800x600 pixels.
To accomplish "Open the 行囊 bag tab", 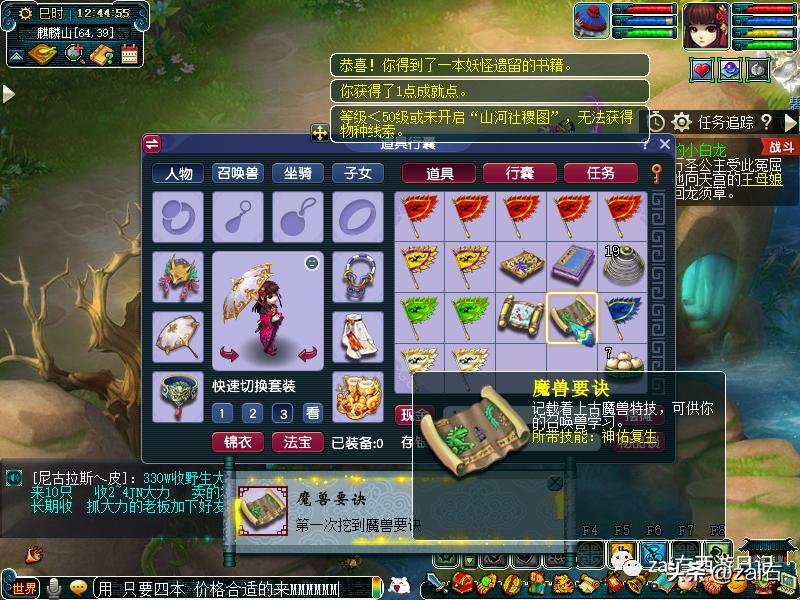I will point(519,173).
